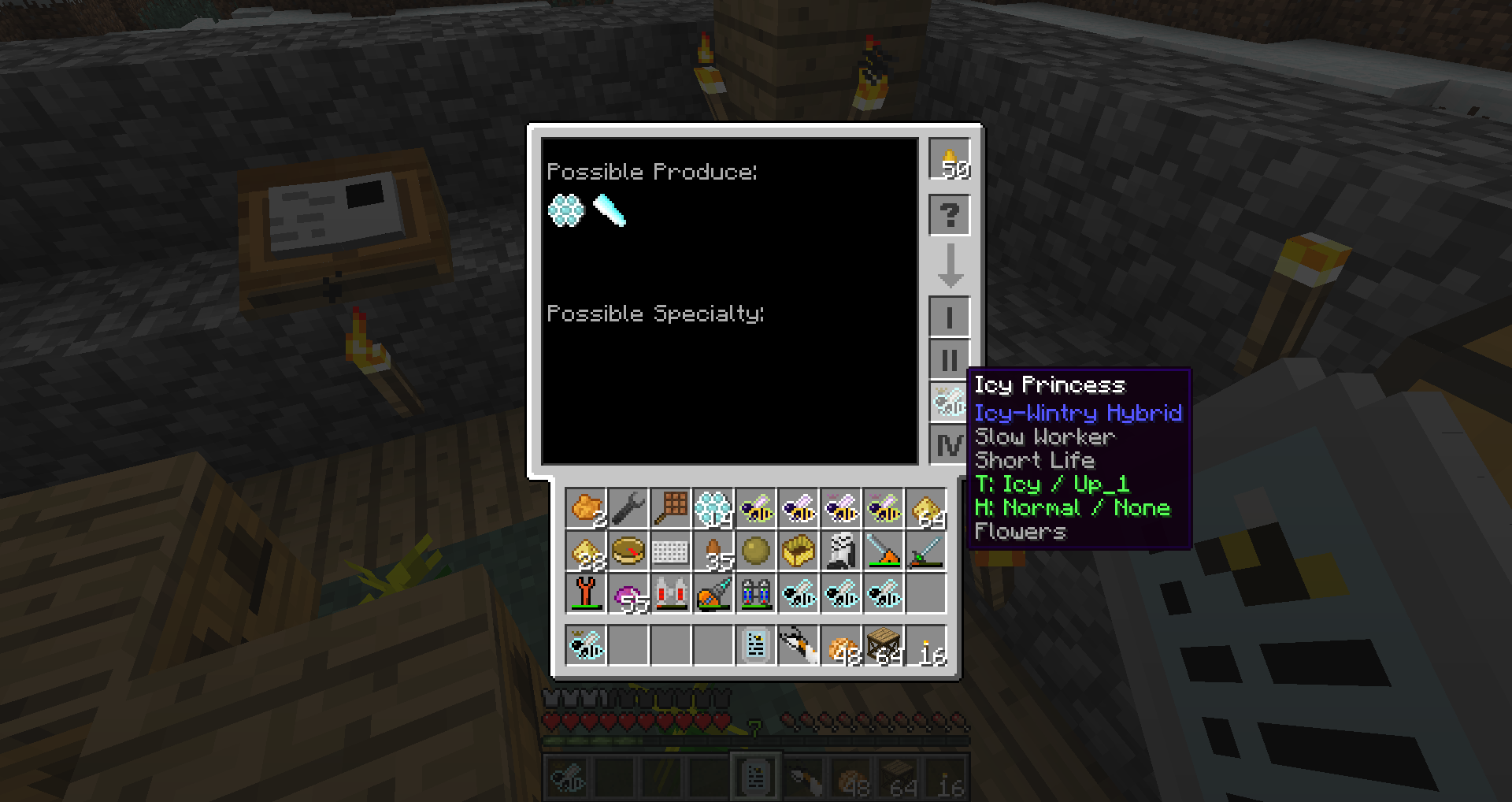Take the yellow woven basket item

click(x=799, y=551)
